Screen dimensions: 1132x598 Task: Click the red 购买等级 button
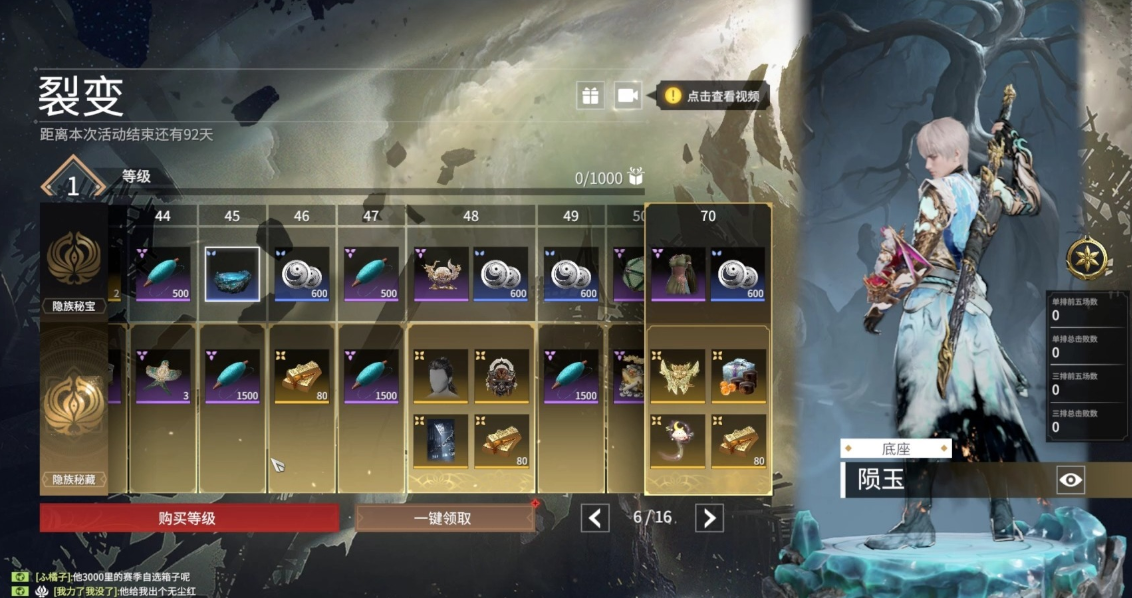click(189, 518)
